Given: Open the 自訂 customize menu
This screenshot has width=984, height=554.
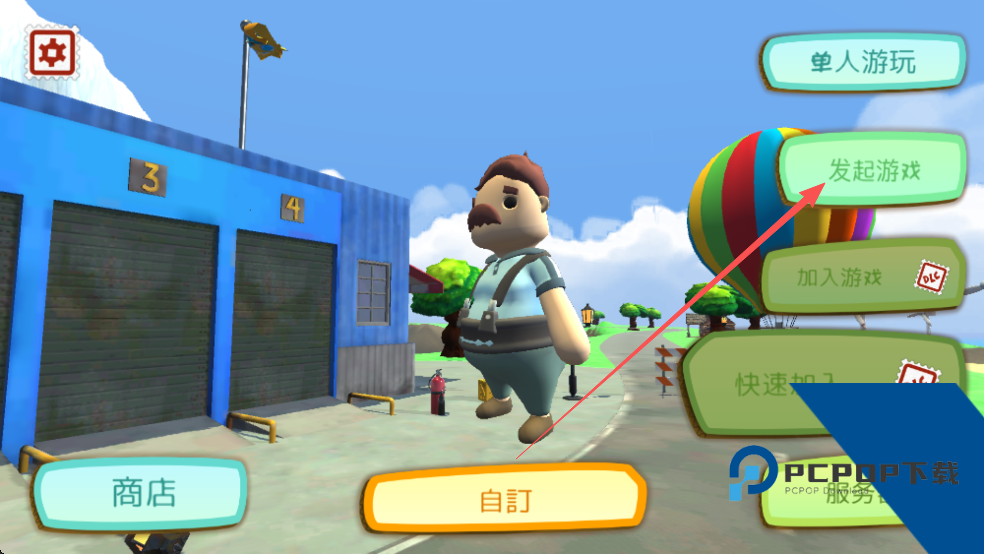Looking at the screenshot, I should 503,500.
